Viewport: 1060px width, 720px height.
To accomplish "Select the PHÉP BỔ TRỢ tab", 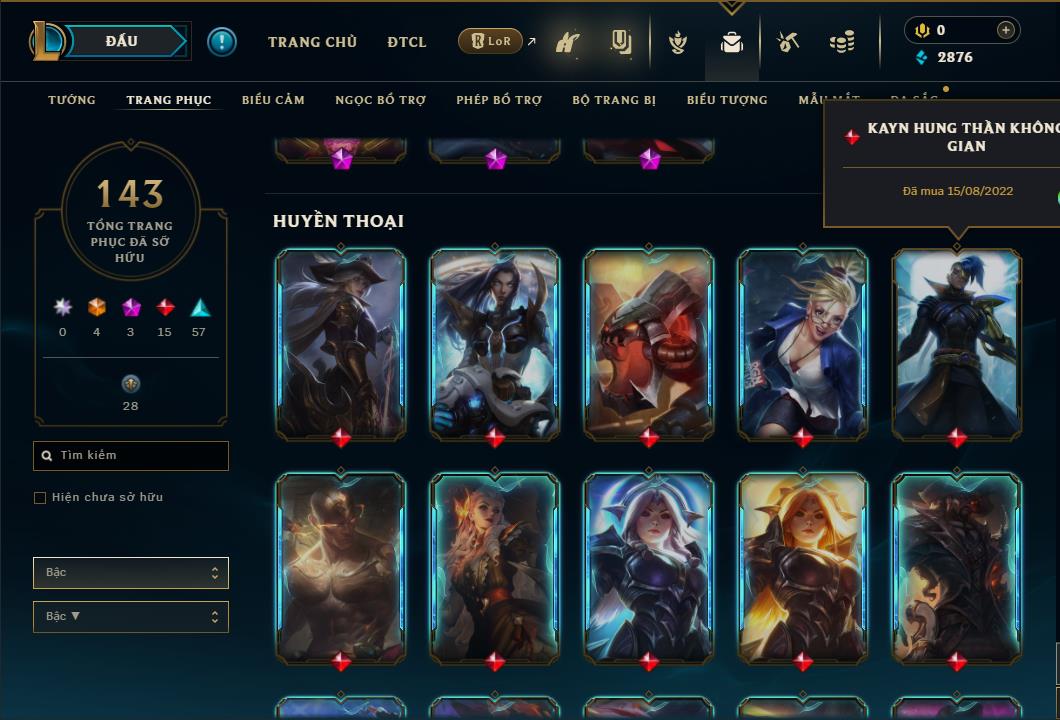I will click(x=499, y=100).
